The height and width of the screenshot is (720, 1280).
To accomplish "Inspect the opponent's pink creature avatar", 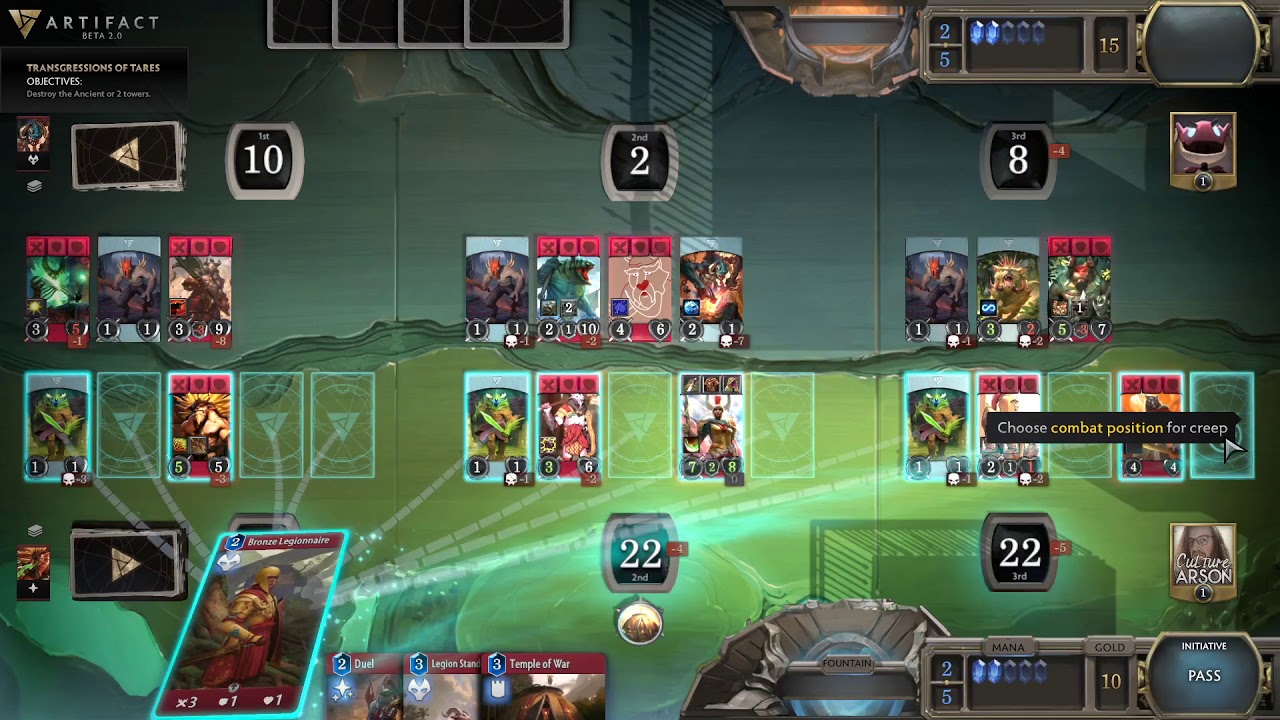I will coord(1203,150).
